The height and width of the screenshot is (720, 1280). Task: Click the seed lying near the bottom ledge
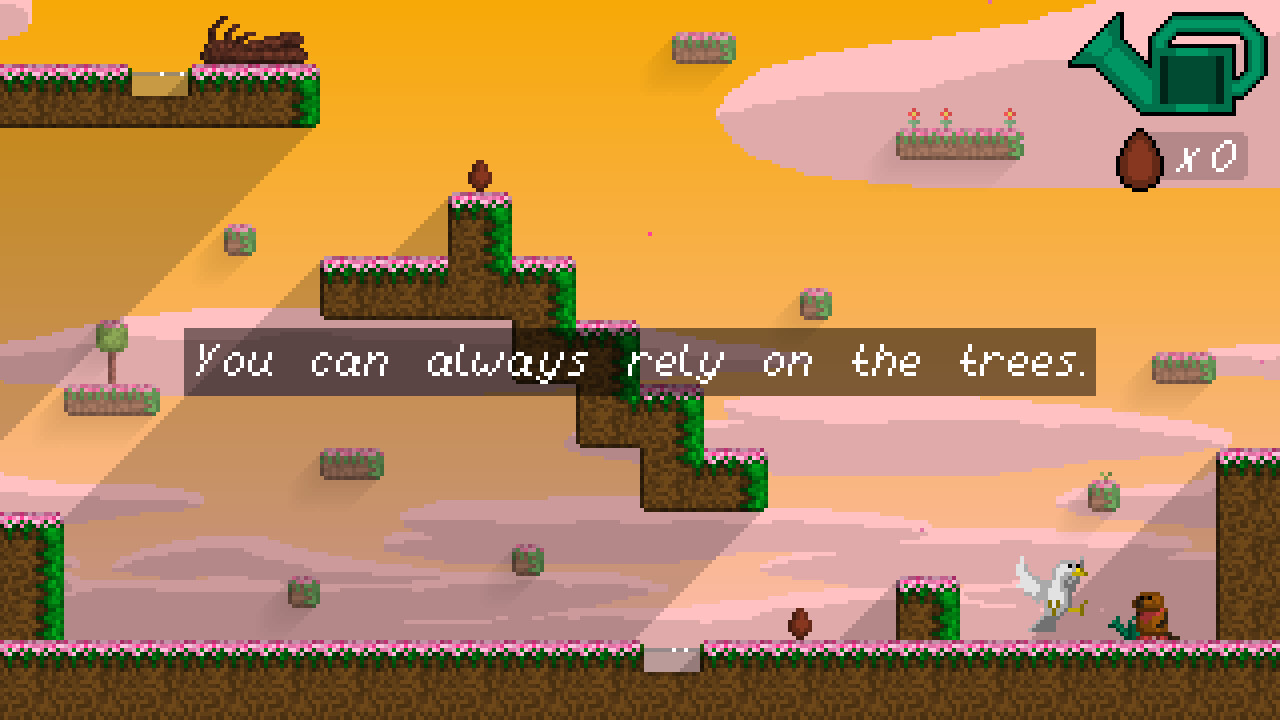pos(798,621)
